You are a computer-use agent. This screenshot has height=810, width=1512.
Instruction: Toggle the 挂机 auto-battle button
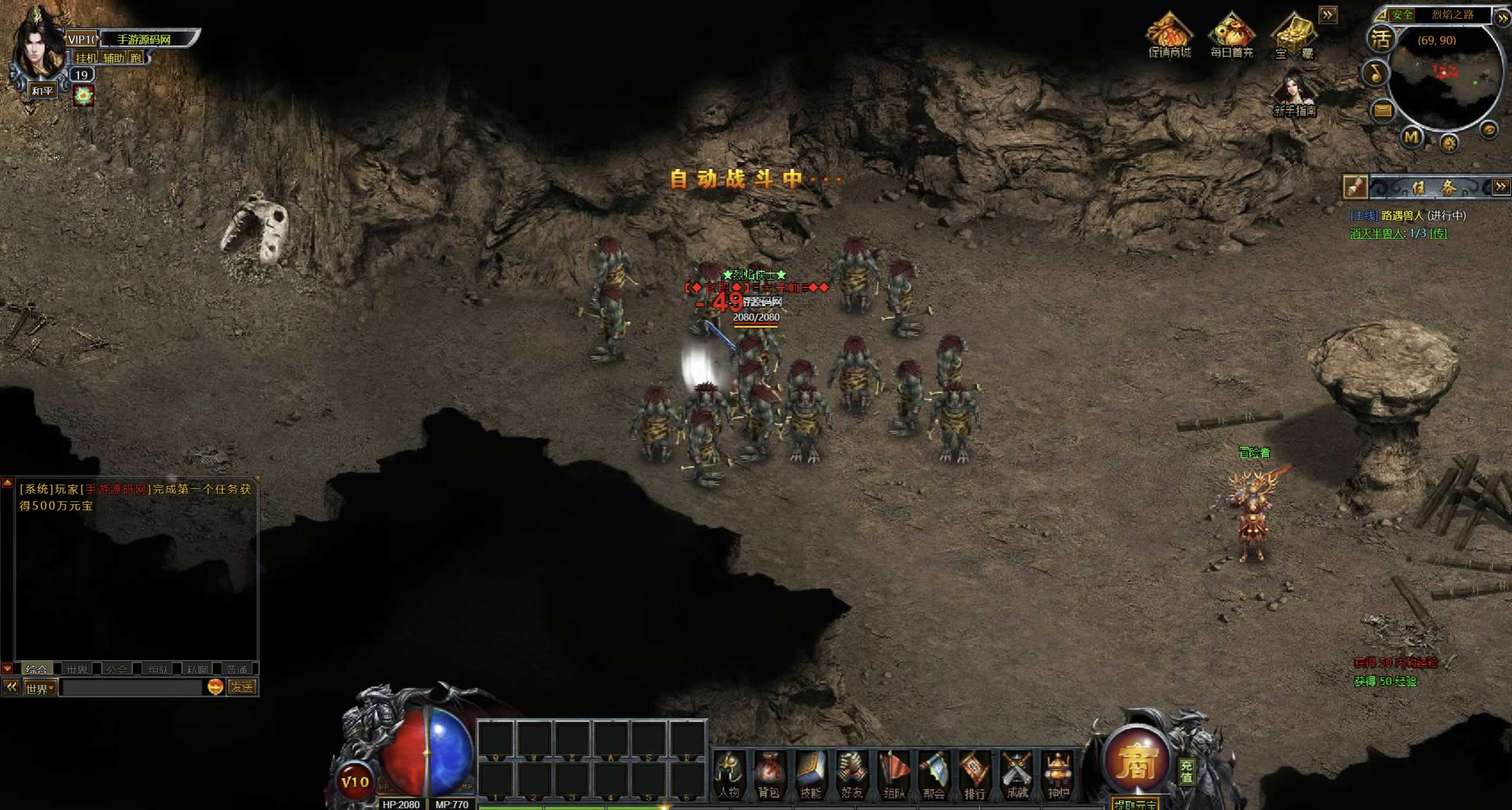(x=86, y=57)
